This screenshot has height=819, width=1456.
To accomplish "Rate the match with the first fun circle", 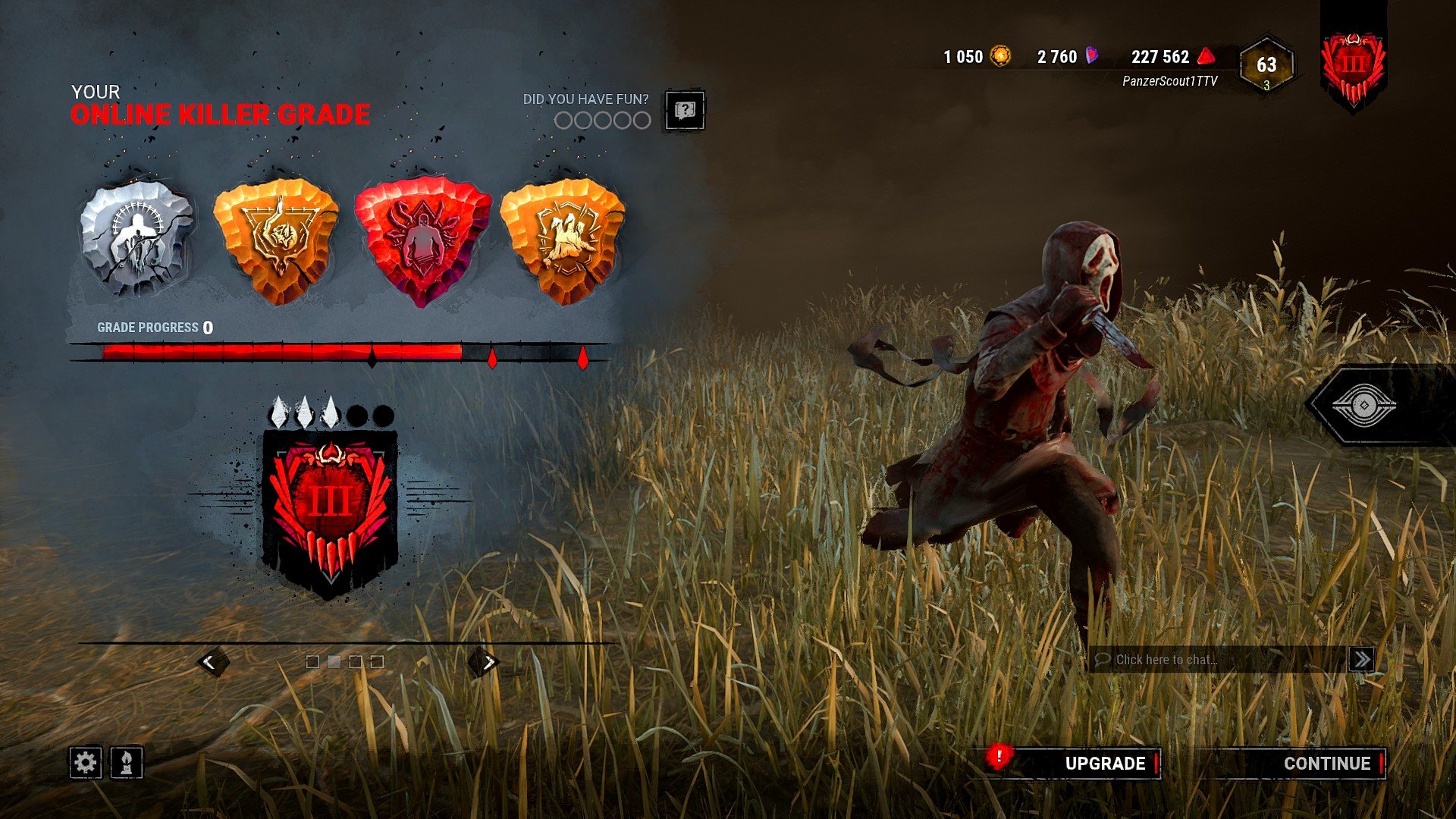I will tap(564, 119).
